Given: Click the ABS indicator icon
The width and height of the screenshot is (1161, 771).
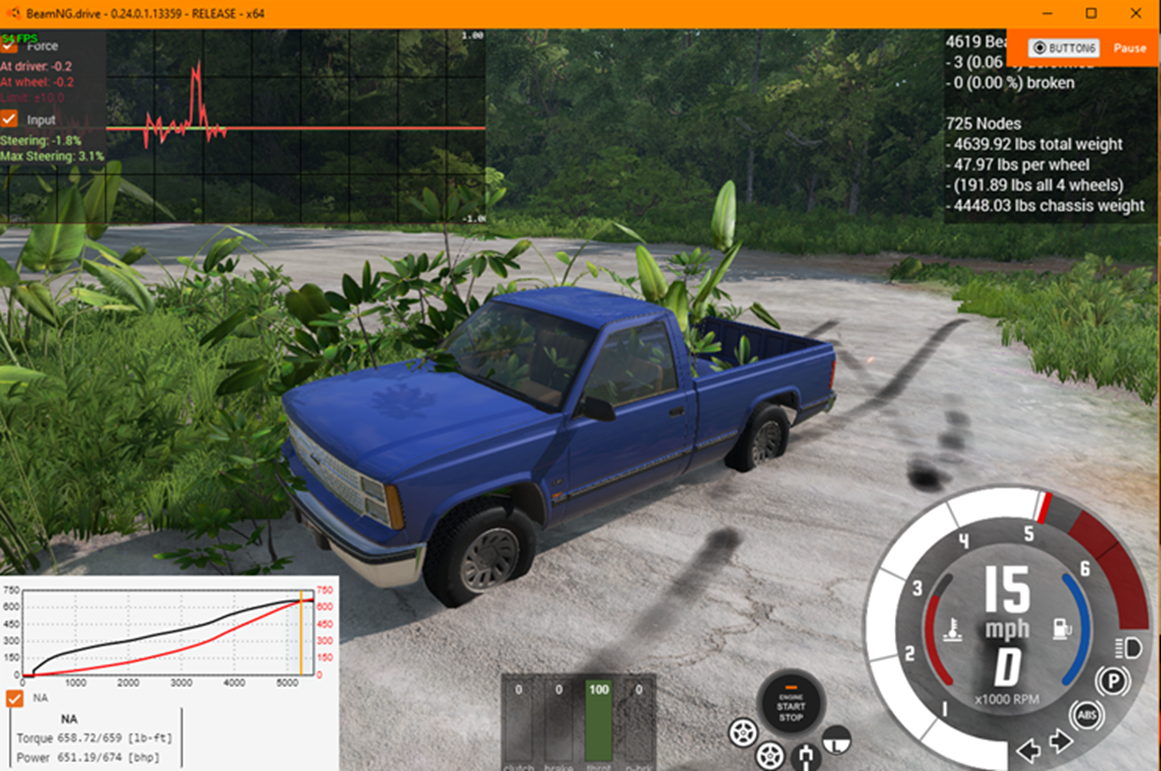Looking at the screenshot, I should click(x=1087, y=714).
